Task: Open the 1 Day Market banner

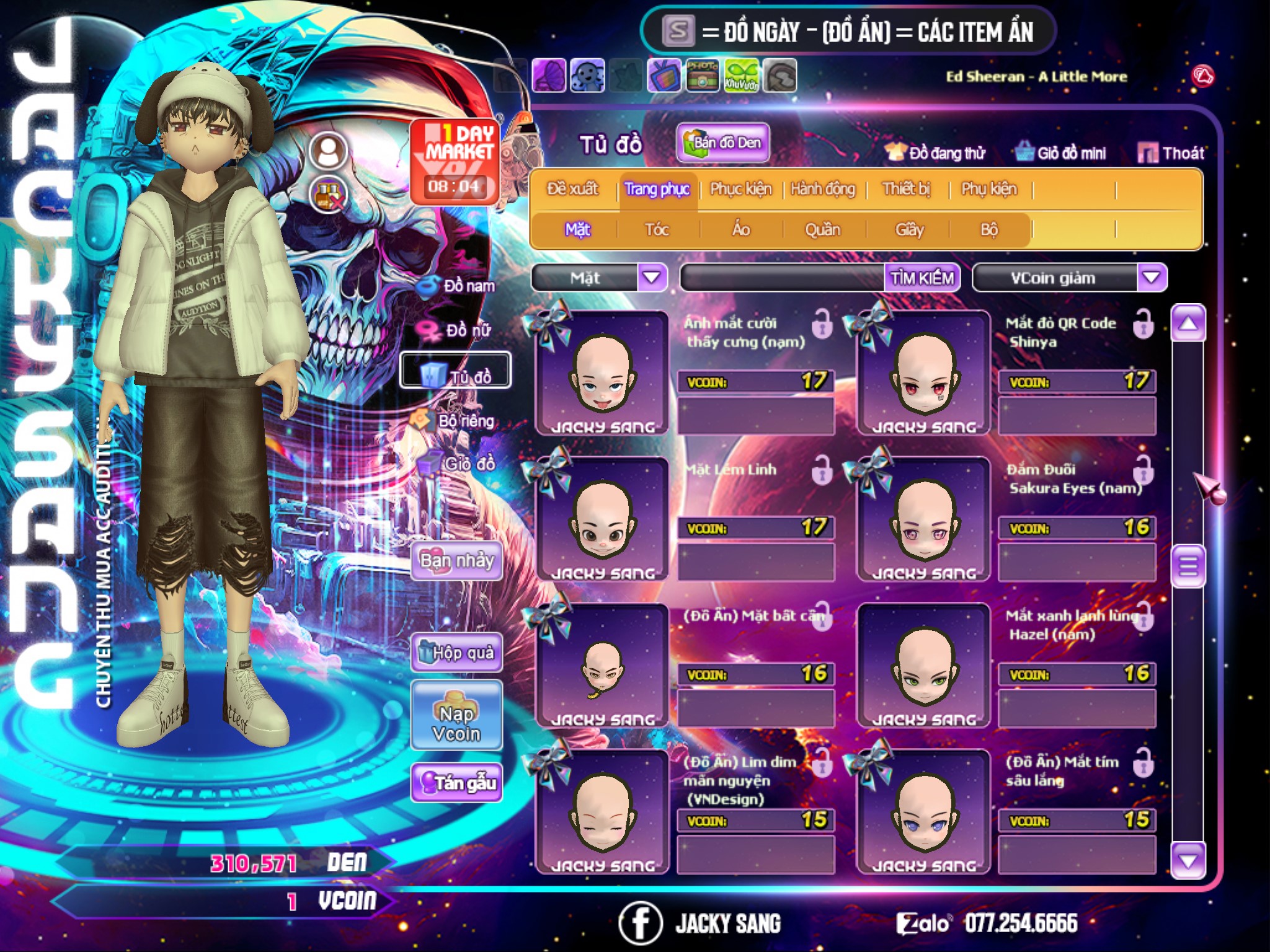Action: click(x=455, y=161)
